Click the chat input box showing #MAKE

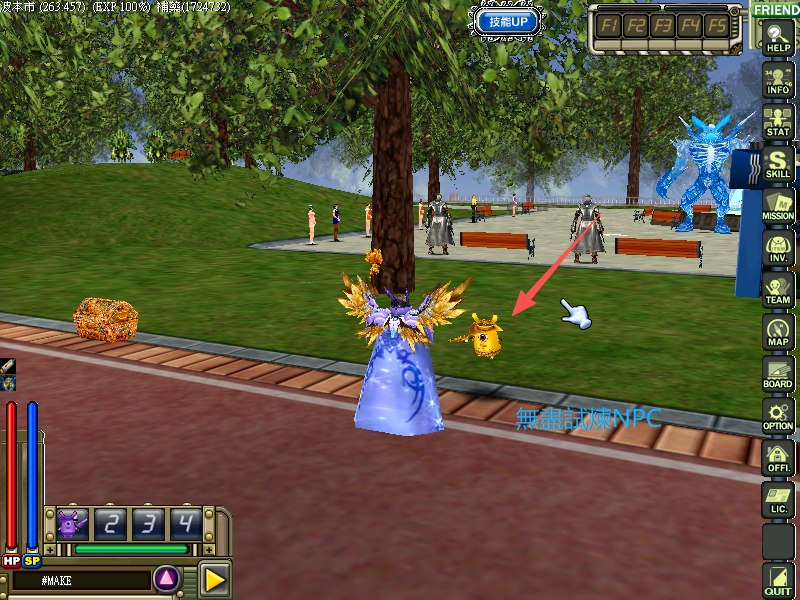(x=80, y=579)
